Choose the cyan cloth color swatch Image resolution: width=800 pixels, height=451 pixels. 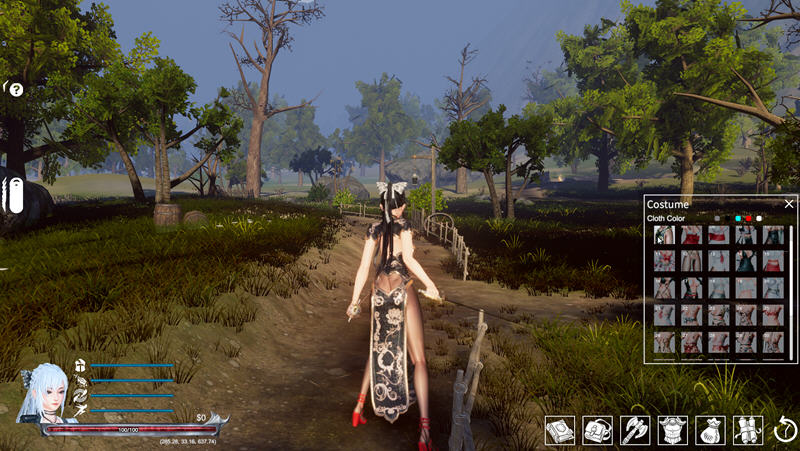pyautogui.click(x=738, y=218)
